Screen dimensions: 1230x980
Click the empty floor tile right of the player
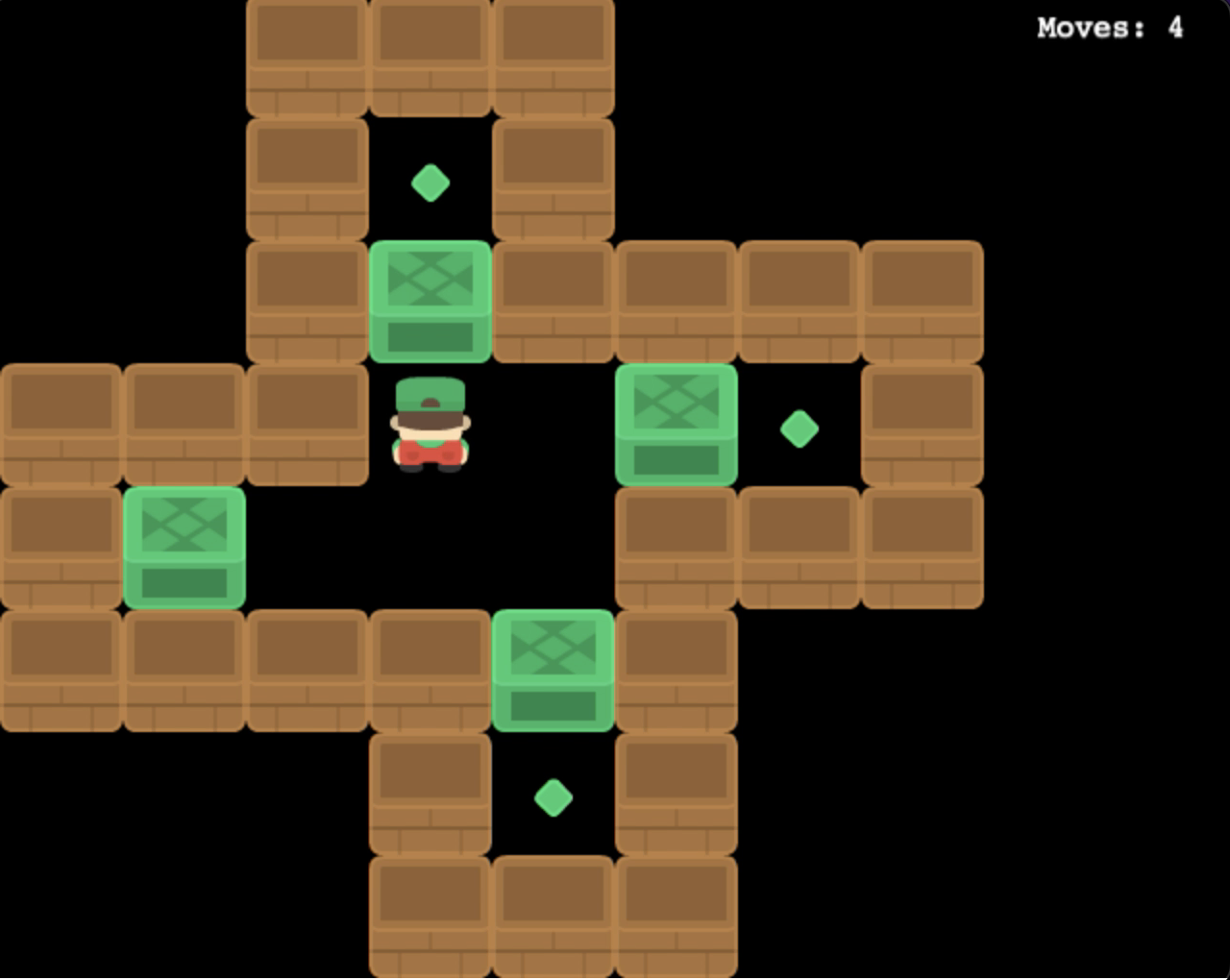tap(553, 428)
